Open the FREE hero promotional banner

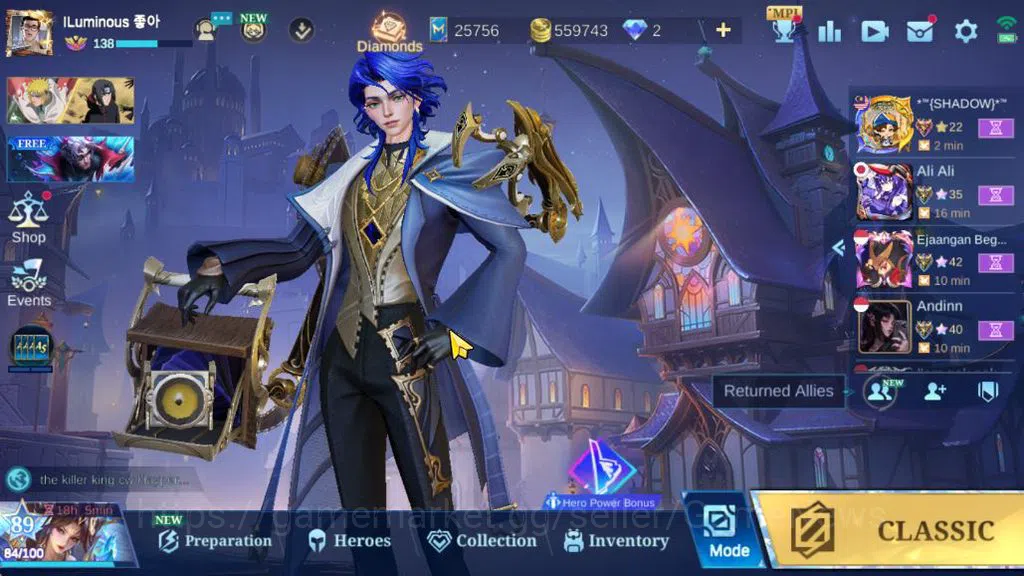[70, 158]
